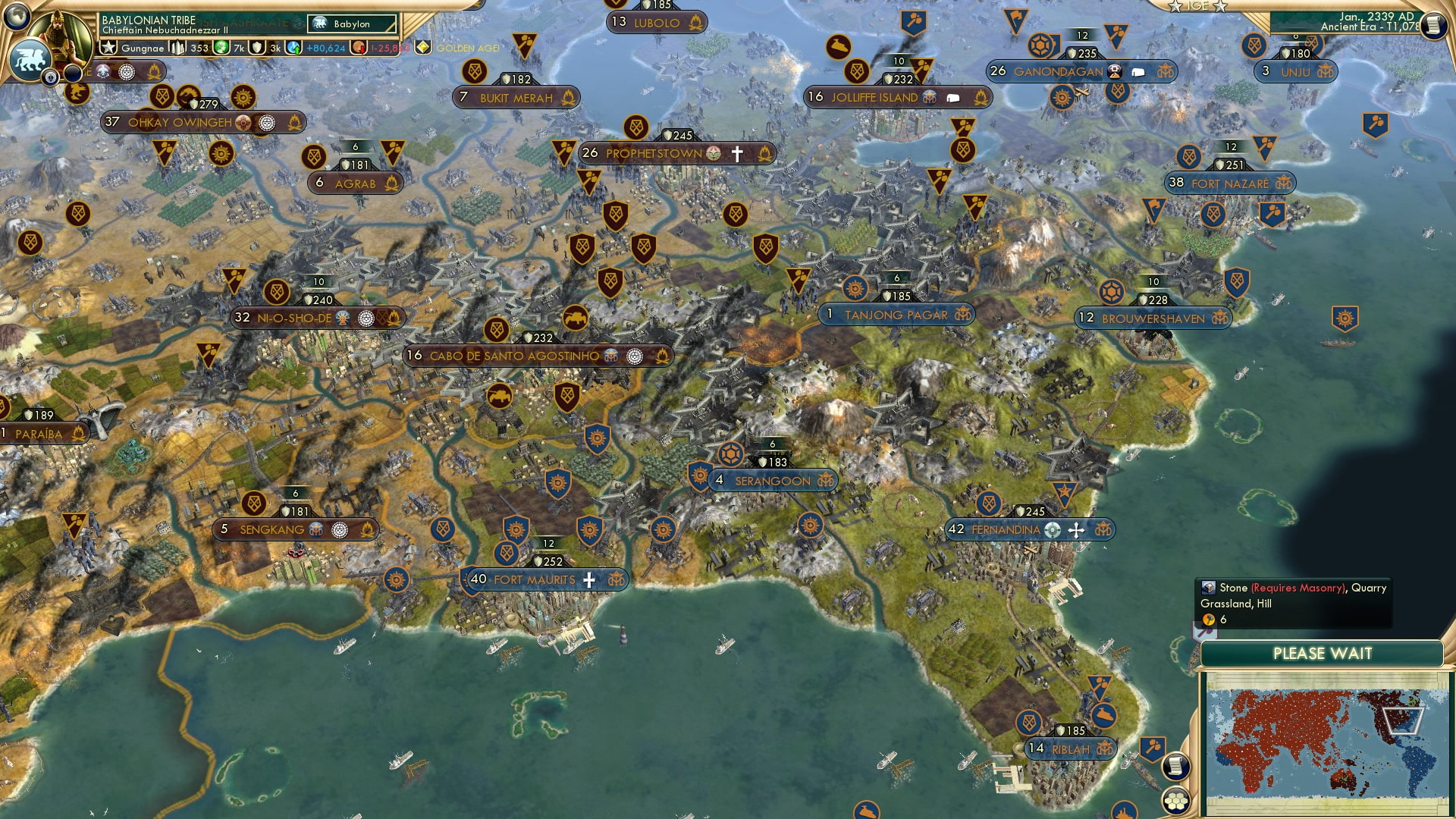Open the Prophetstown city banner

[654, 154]
